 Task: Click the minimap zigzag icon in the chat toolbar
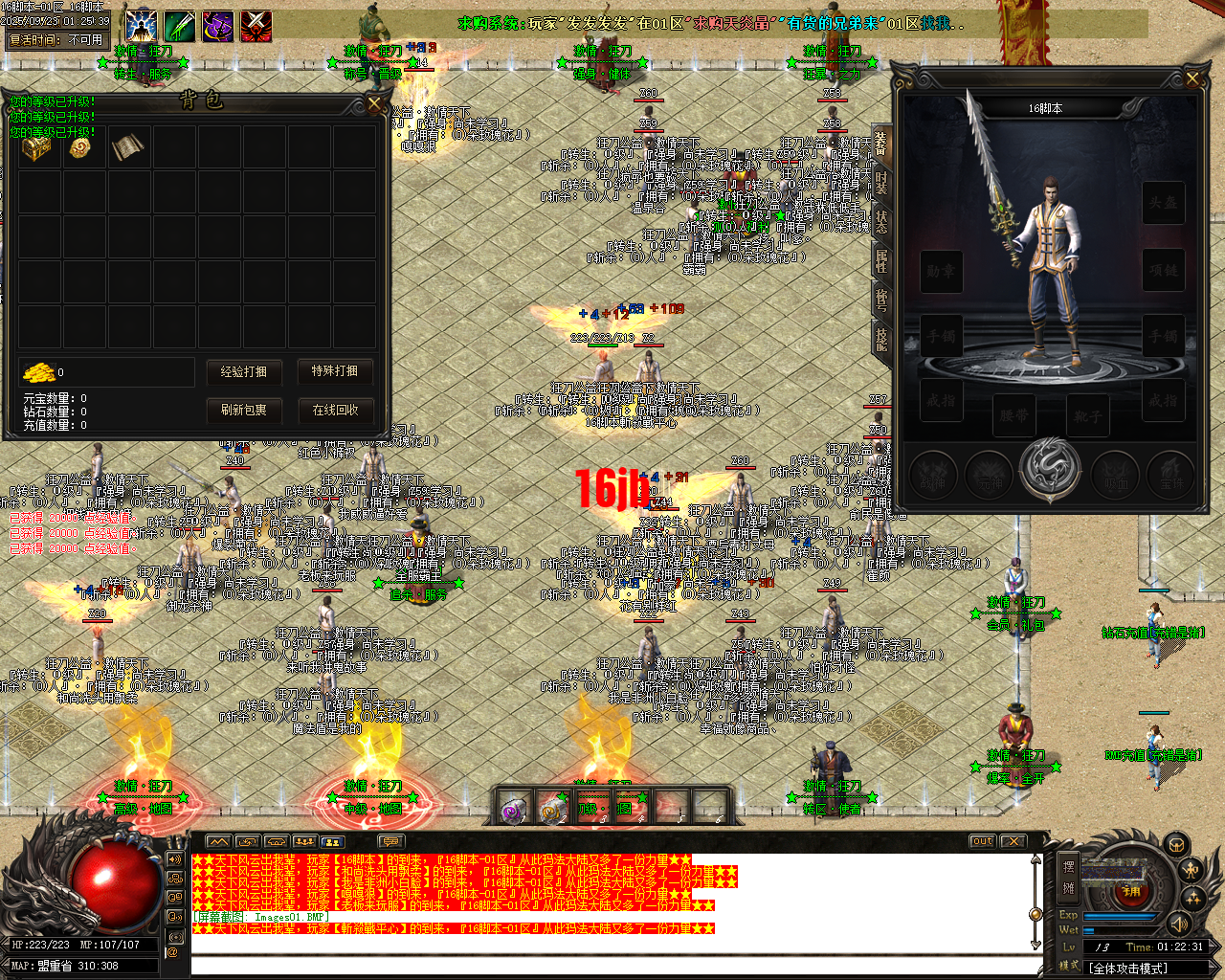[218, 841]
